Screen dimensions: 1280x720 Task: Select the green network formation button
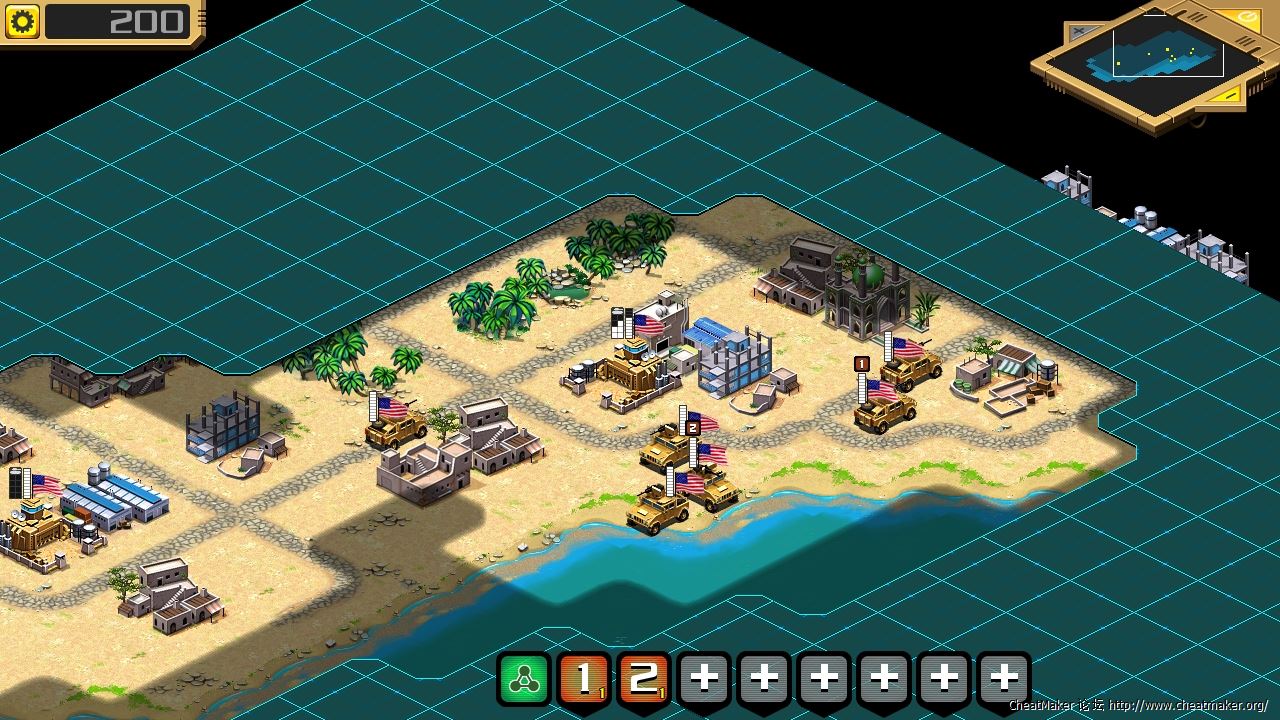524,679
